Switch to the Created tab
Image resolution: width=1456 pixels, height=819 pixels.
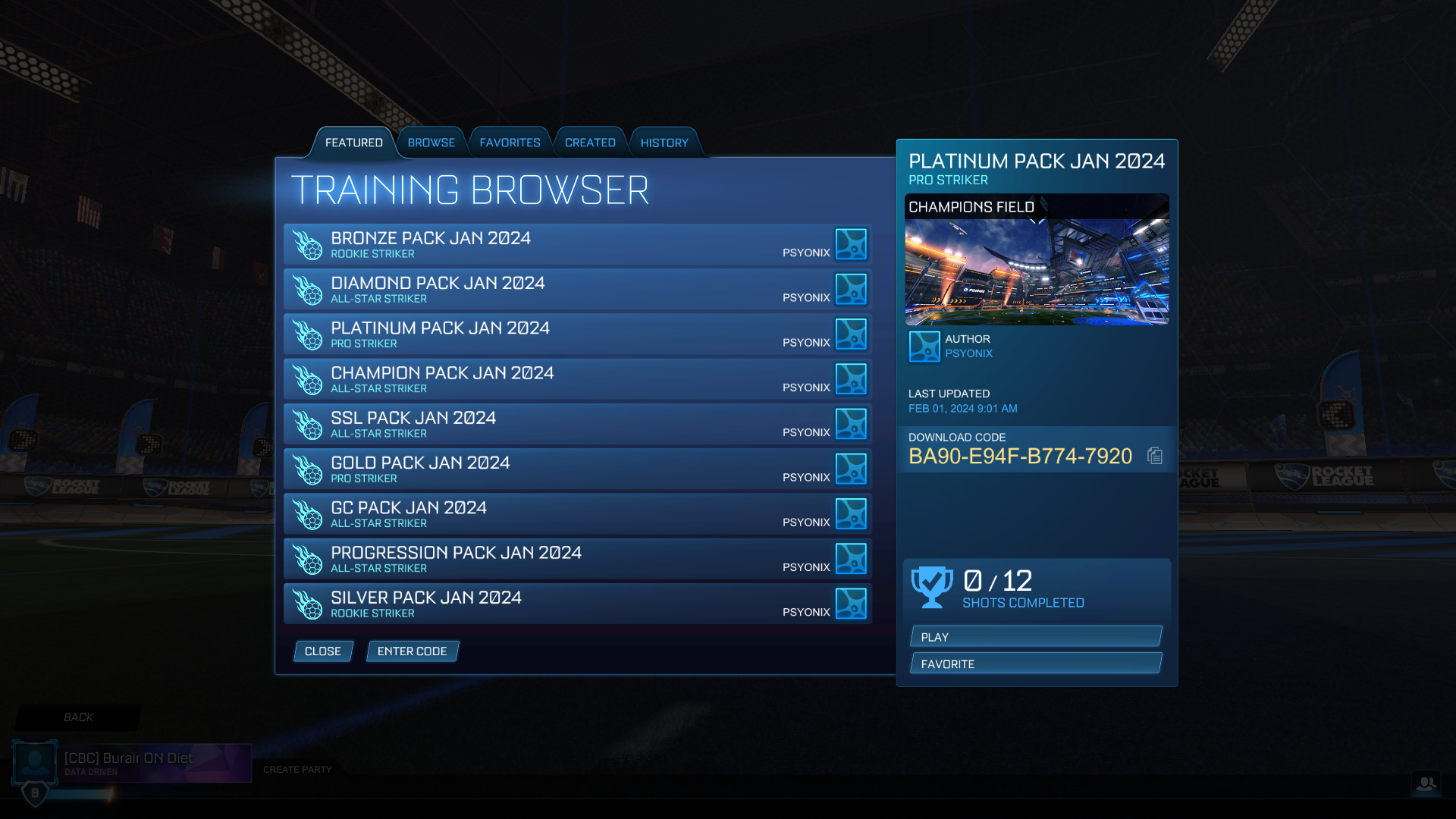(590, 142)
